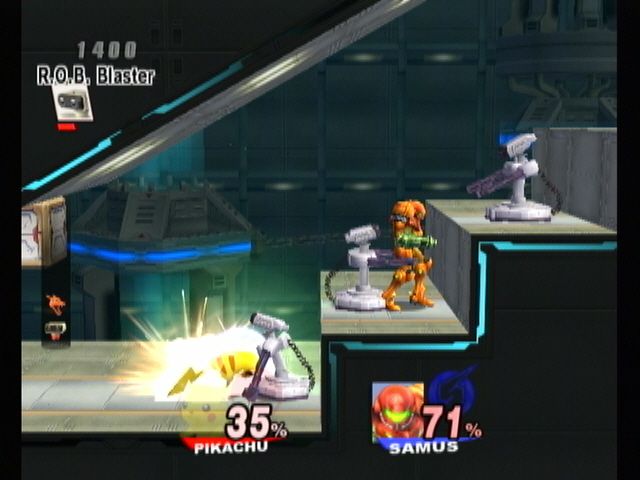Click the orange Charizard stock icon

(x=55, y=303)
